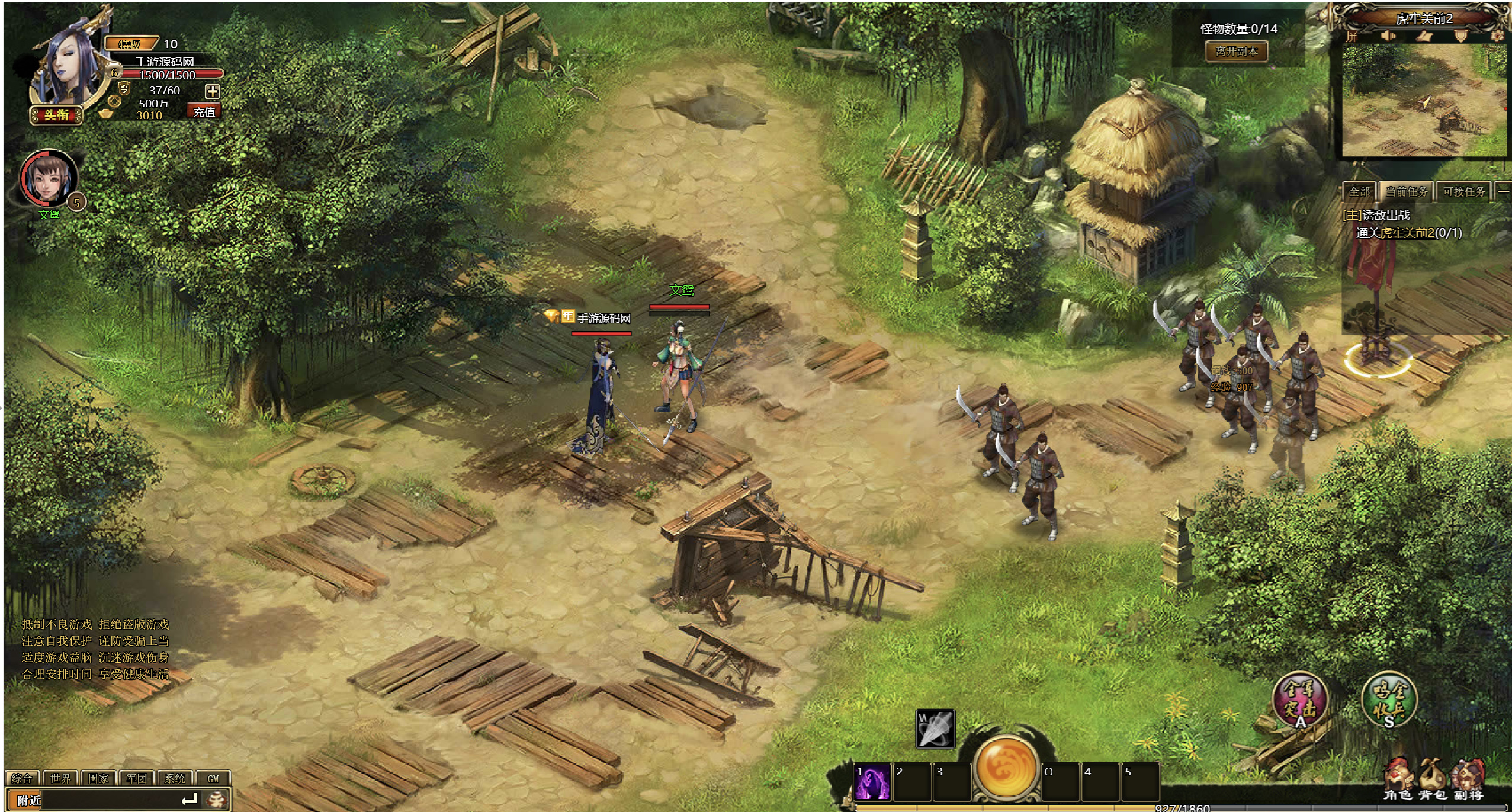Activate the 鸣金收兵 retreat command

click(x=1389, y=699)
